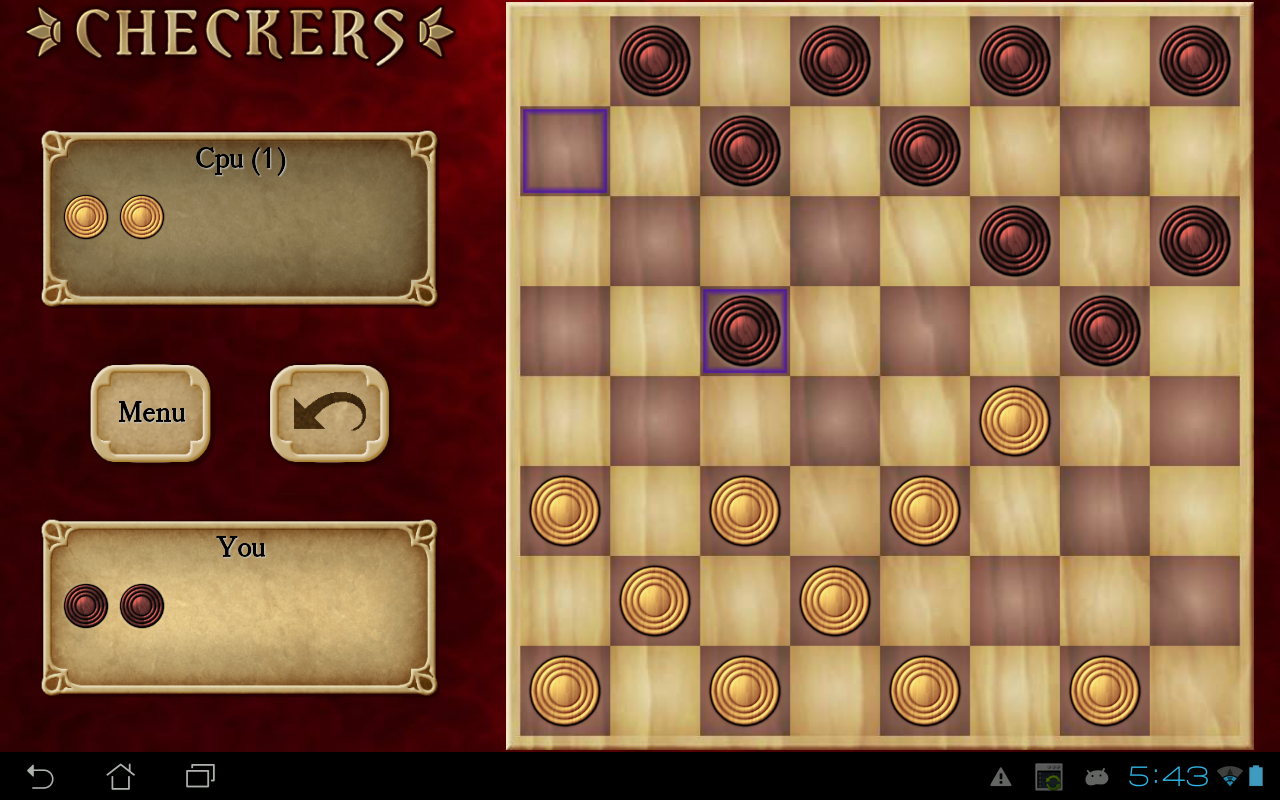Tap the Home navigation icon
The width and height of the screenshot is (1280, 800).
pos(119,776)
